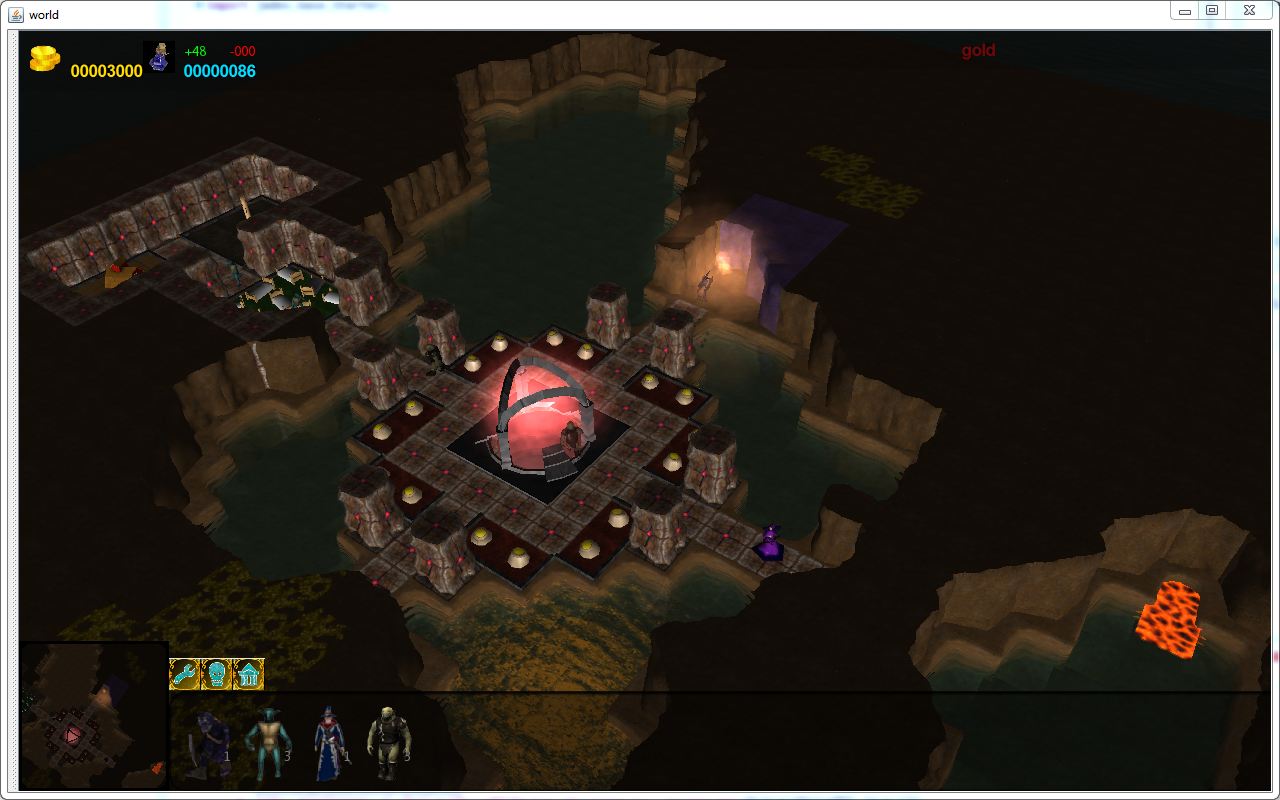Click the dungeon minimap

point(93,717)
